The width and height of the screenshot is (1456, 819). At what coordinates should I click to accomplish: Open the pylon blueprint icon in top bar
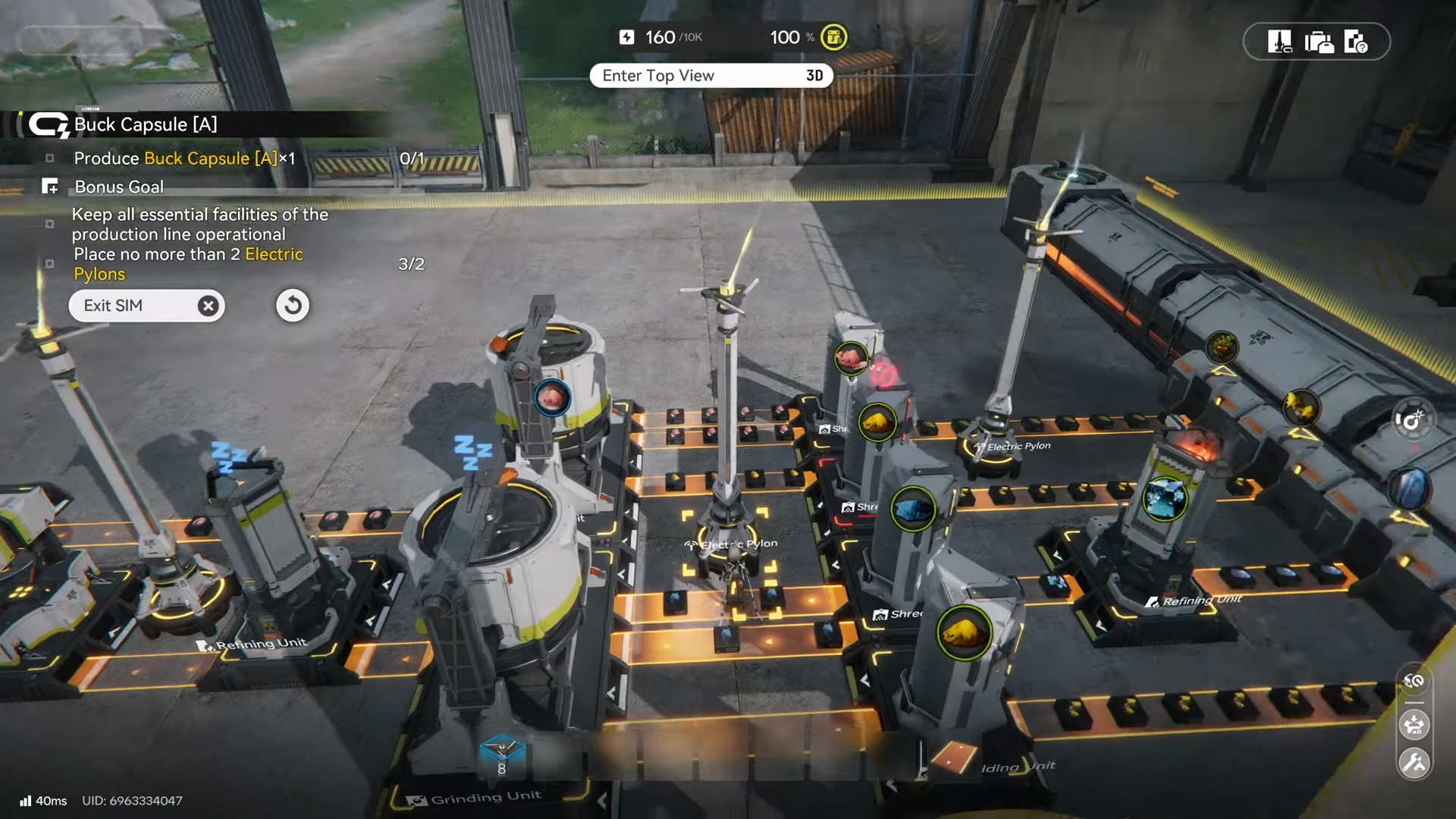1279,42
